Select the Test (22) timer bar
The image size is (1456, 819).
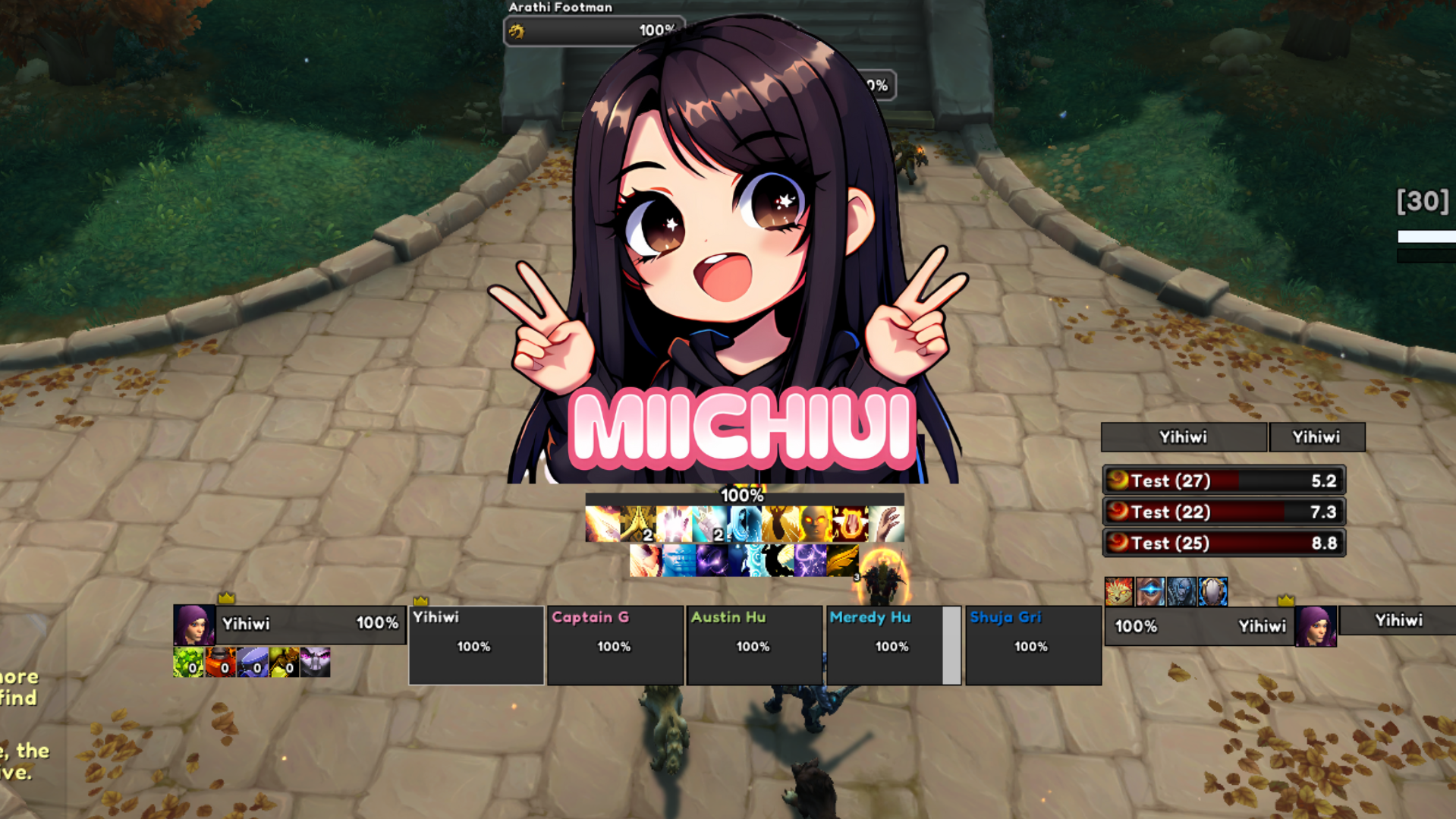click(1223, 512)
